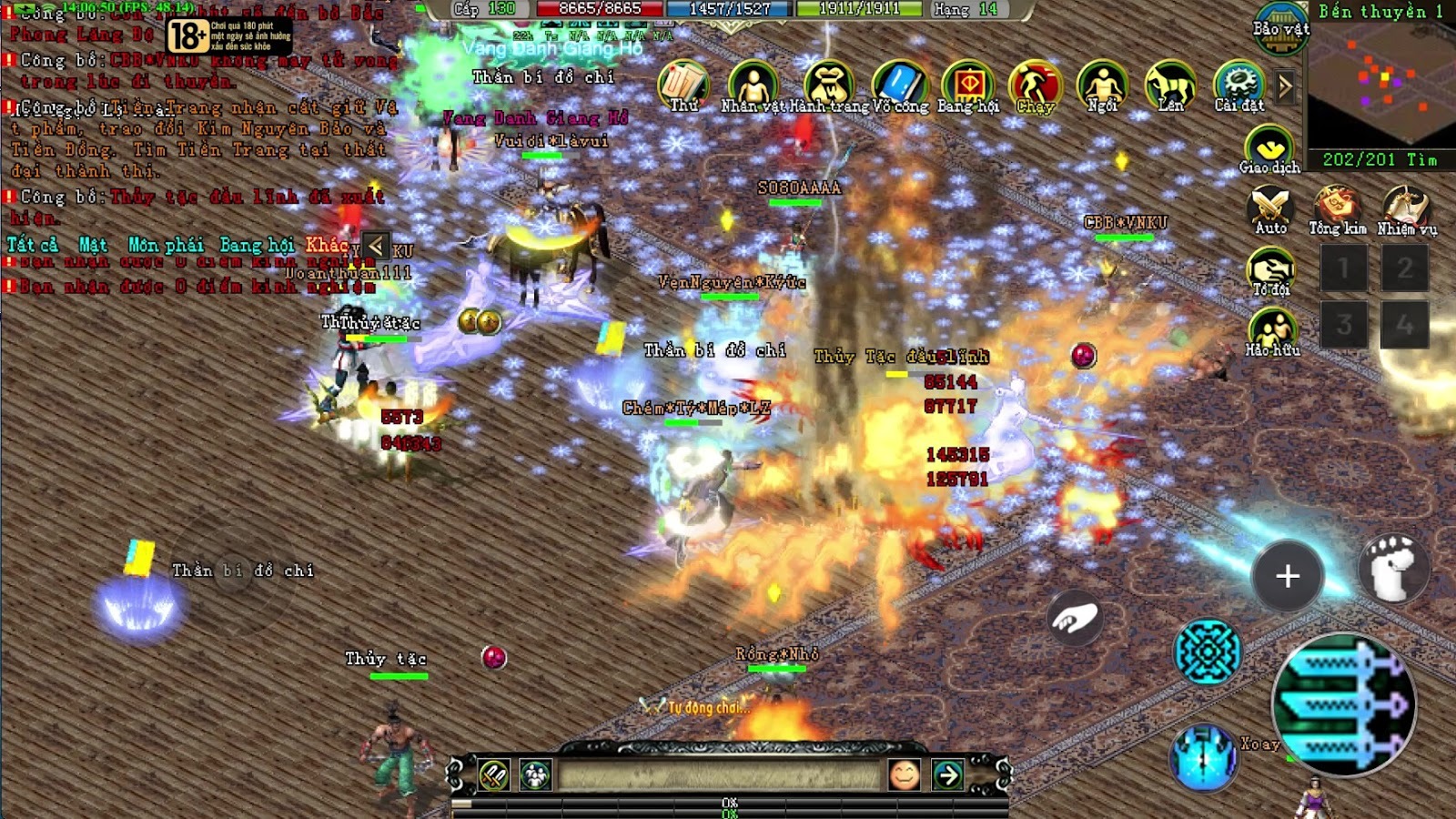1456x819 pixels.
Task: Open the Tổ đội party menu
Action: pyautogui.click(x=1270, y=270)
